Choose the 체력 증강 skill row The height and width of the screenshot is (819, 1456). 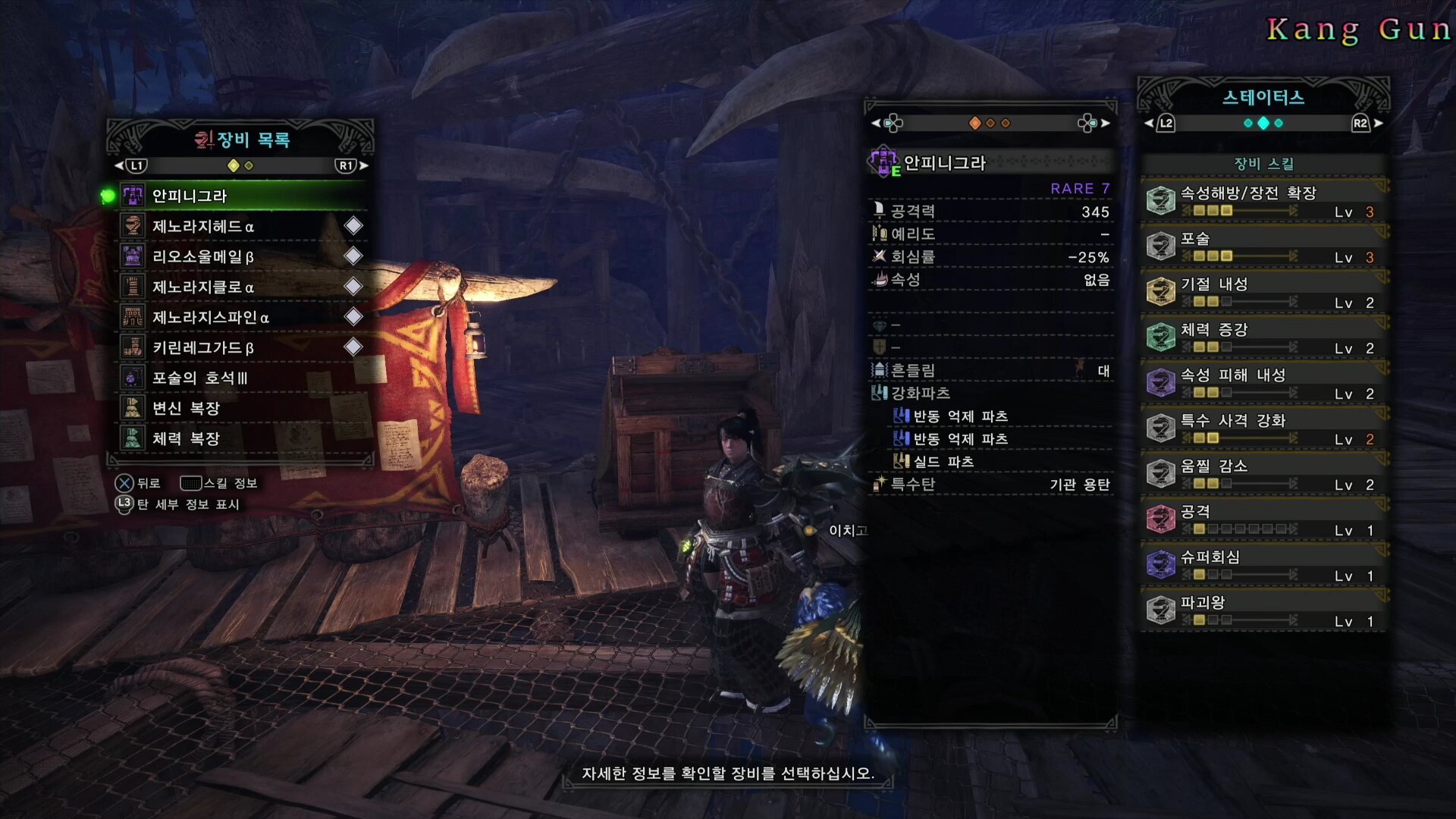point(1263,337)
